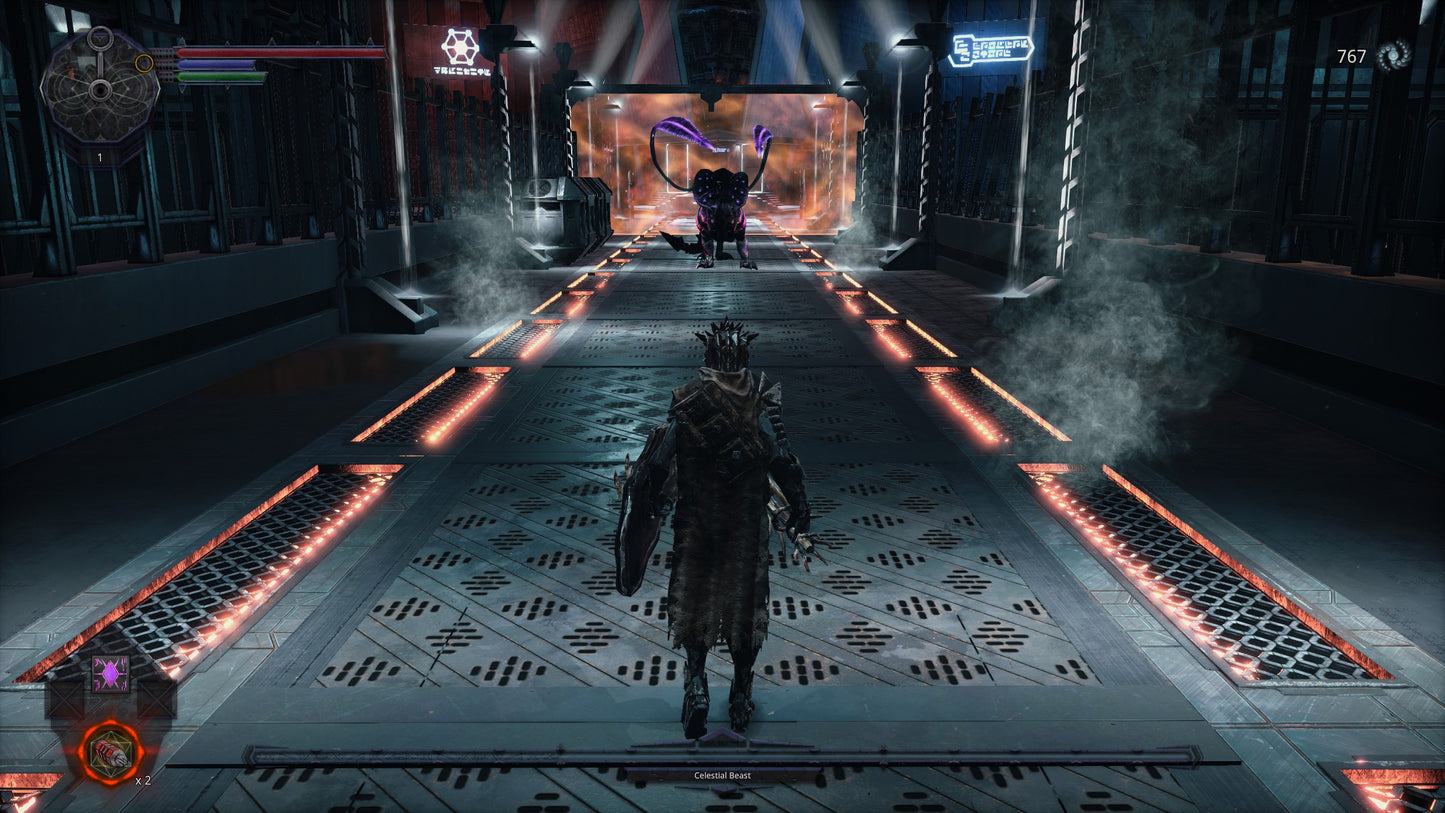
Task: Click the octagonal compass radar icon
Action: [100, 92]
